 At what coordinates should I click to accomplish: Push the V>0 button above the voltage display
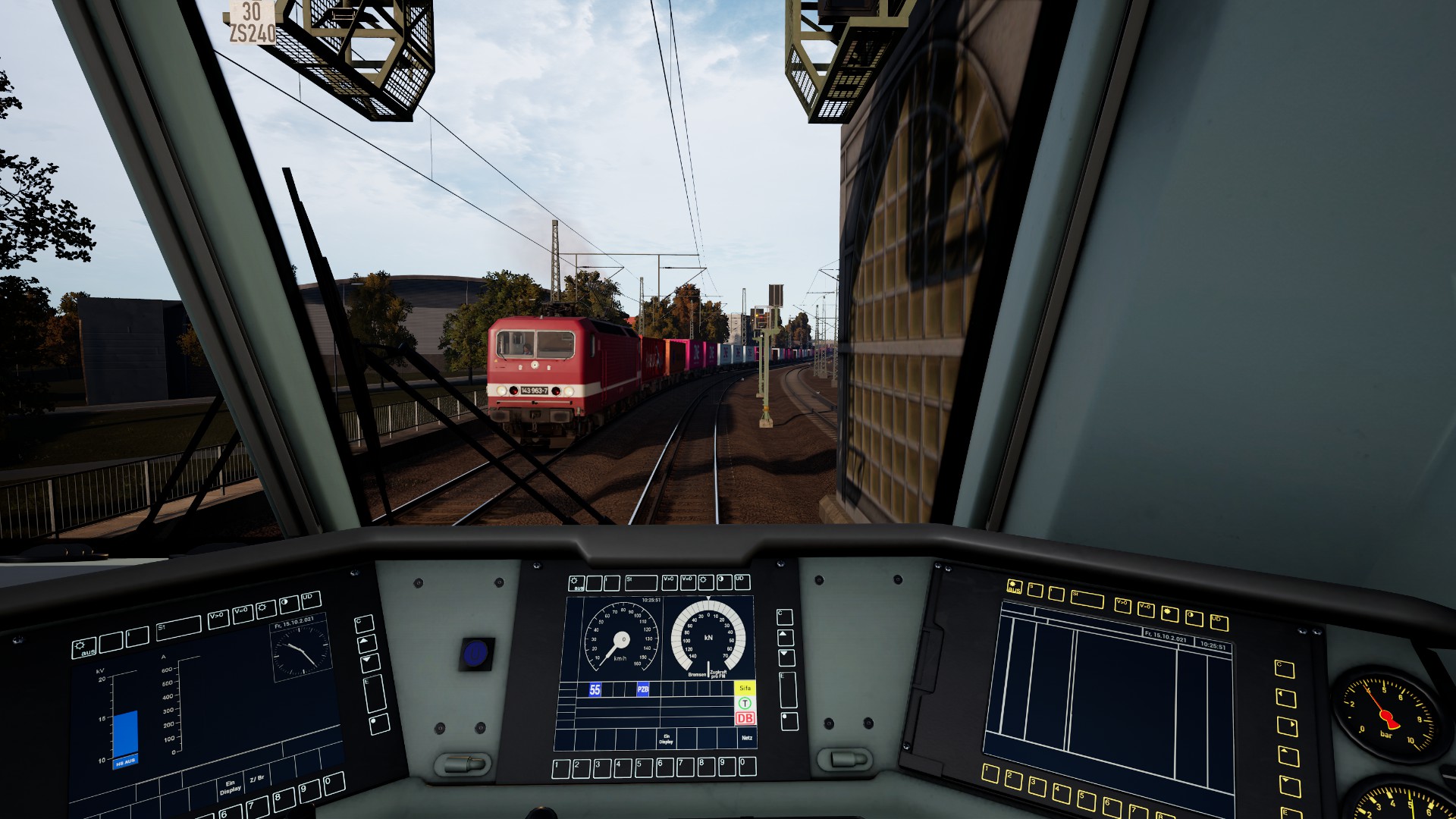[218, 619]
